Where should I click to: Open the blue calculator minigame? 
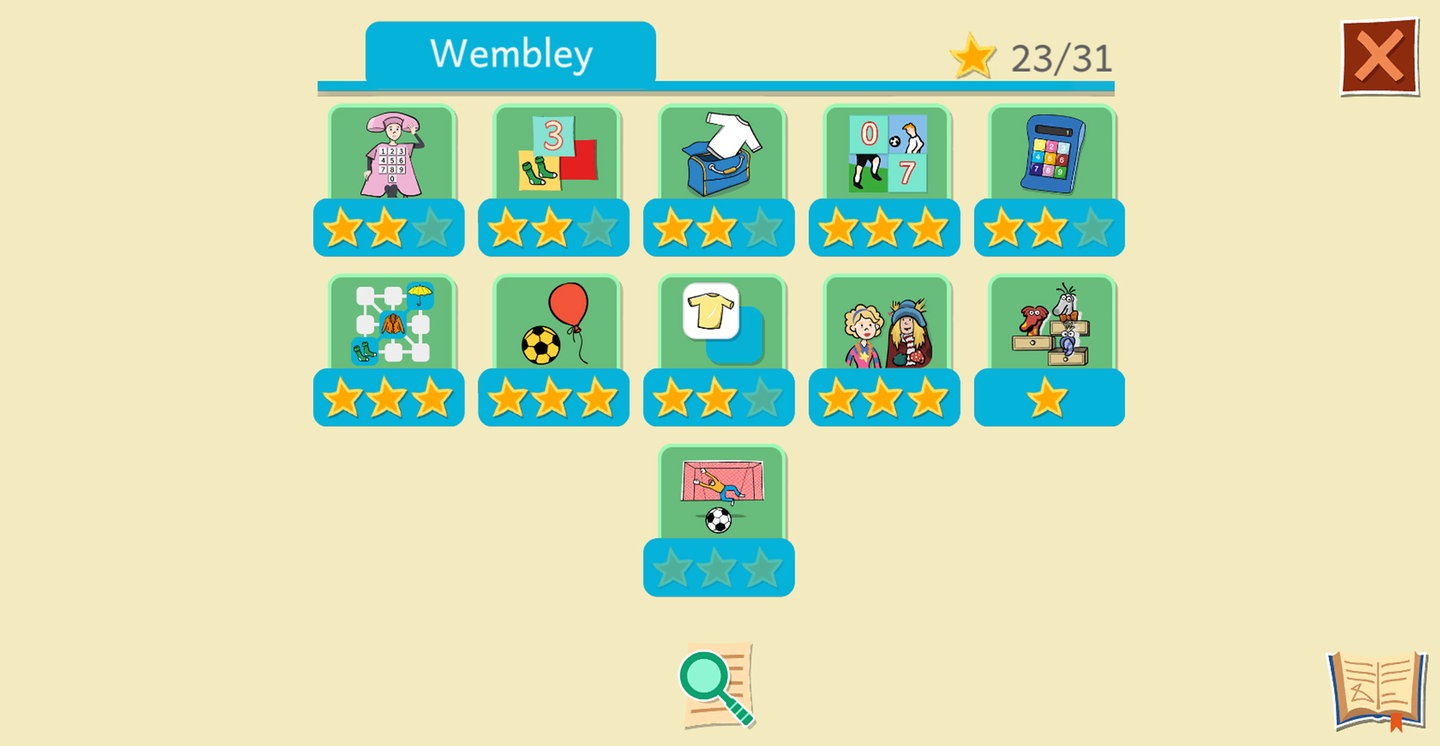point(1051,155)
